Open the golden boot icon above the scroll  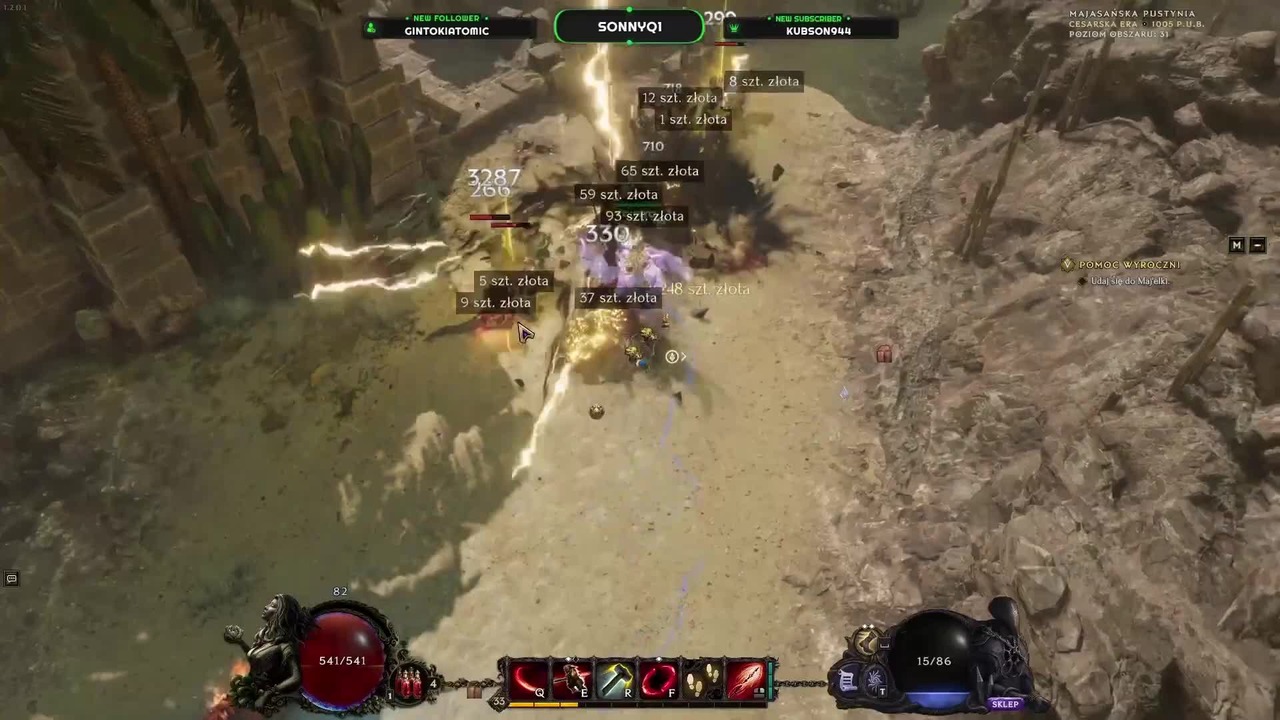click(x=866, y=641)
